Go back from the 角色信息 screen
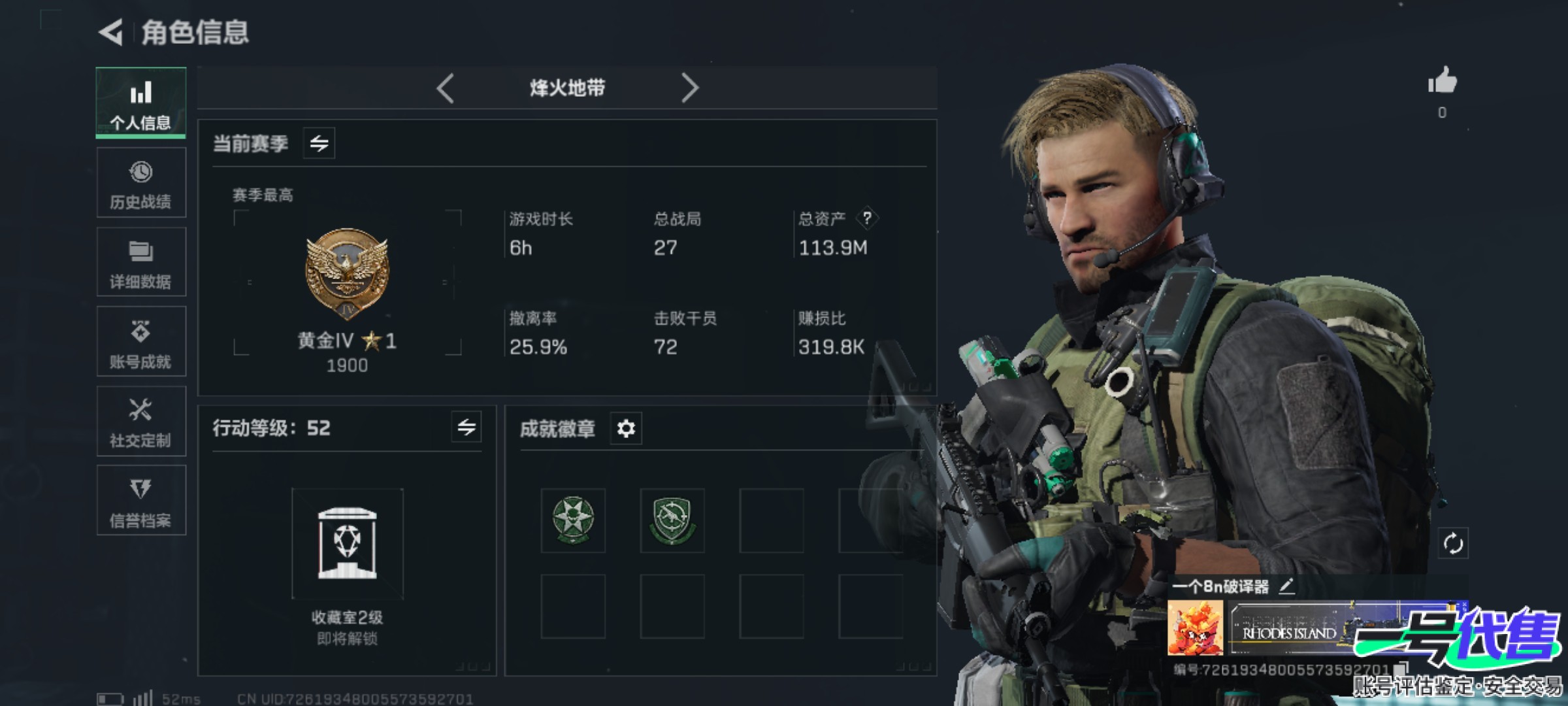Image resolution: width=1568 pixels, height=706 pixels. (112, 32)
